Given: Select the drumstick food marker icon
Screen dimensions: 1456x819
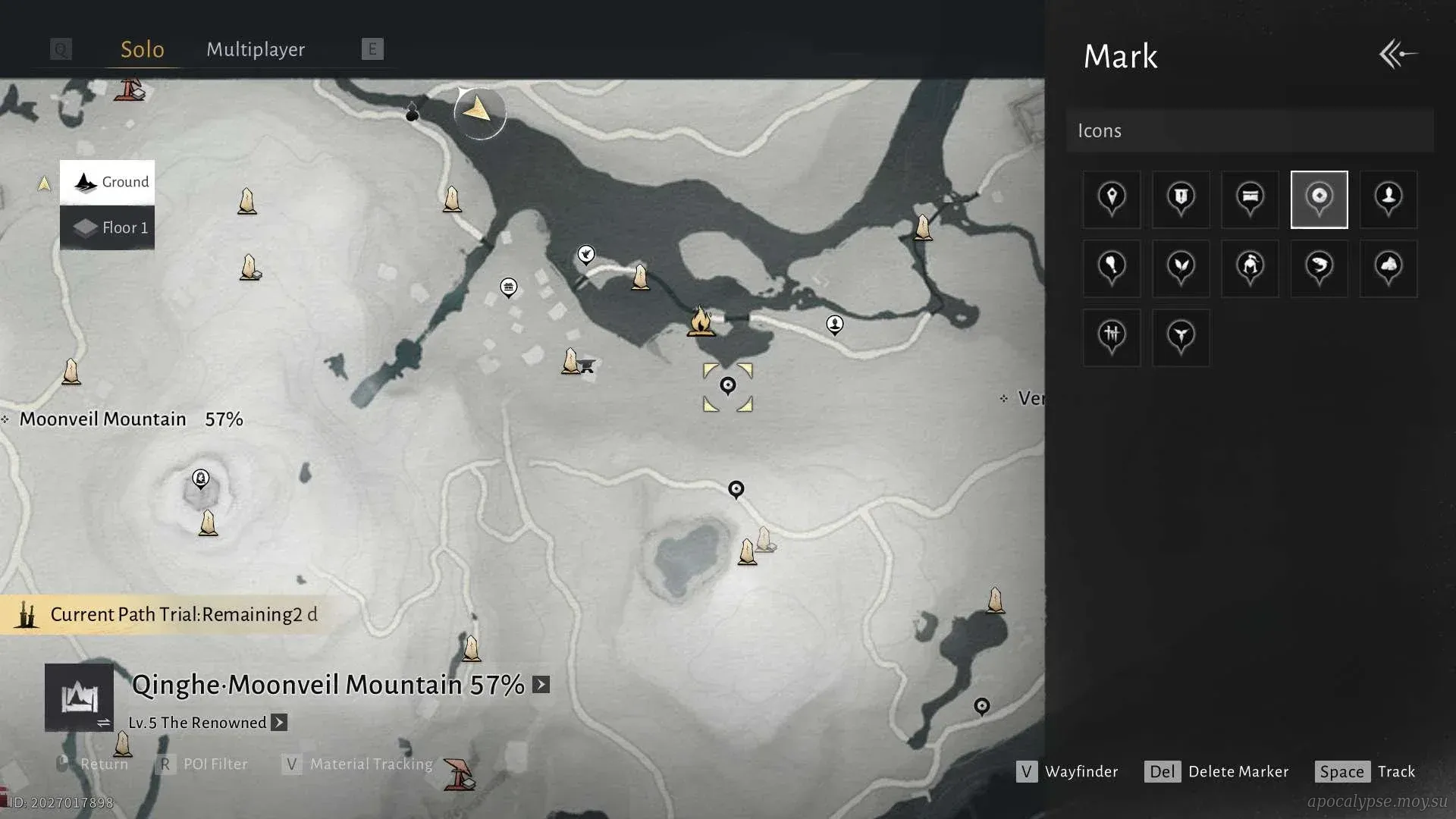Looking at the screenshot, I should pos(1112,268).
